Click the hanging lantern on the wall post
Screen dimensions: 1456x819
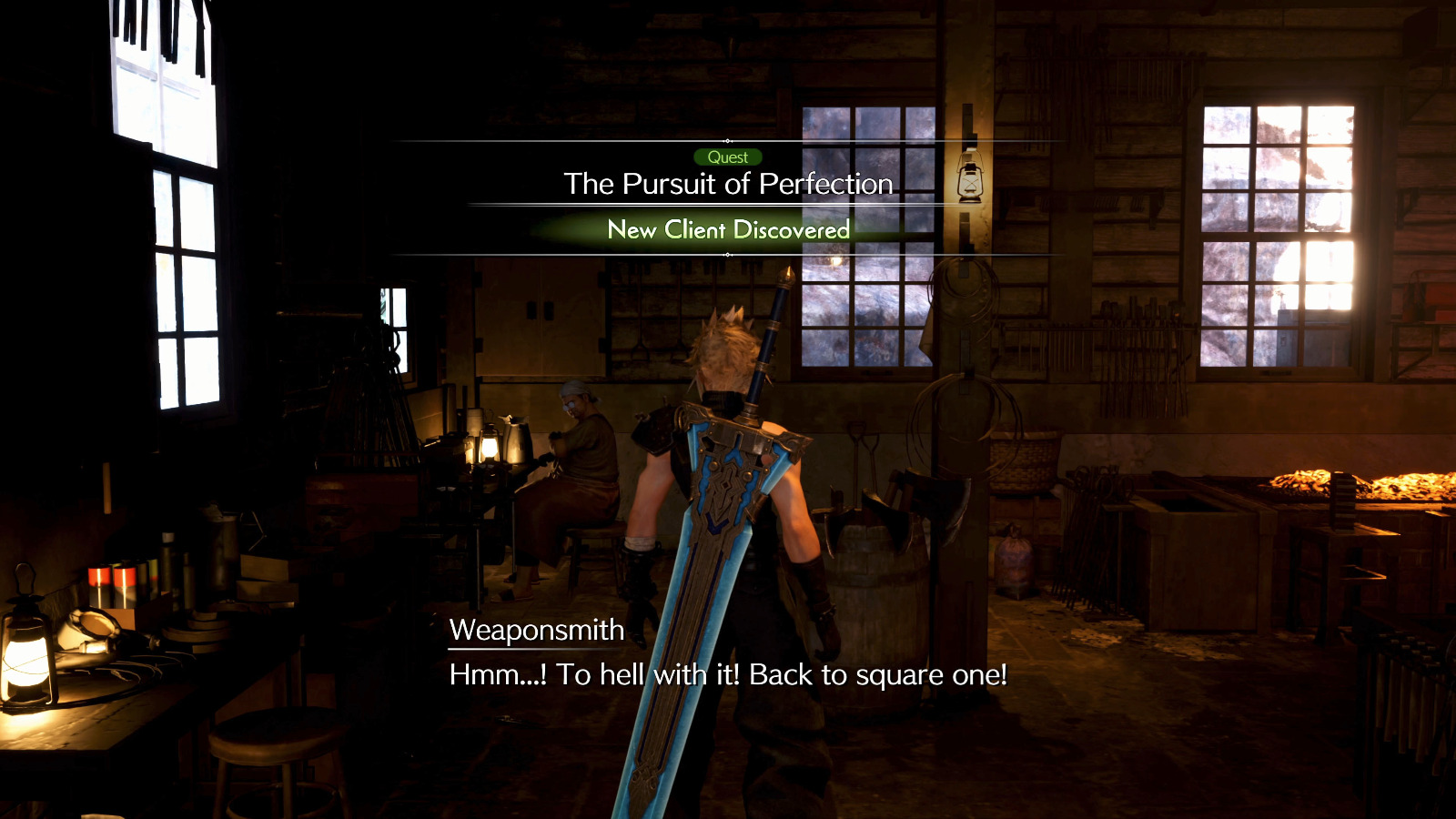(971, 177)
